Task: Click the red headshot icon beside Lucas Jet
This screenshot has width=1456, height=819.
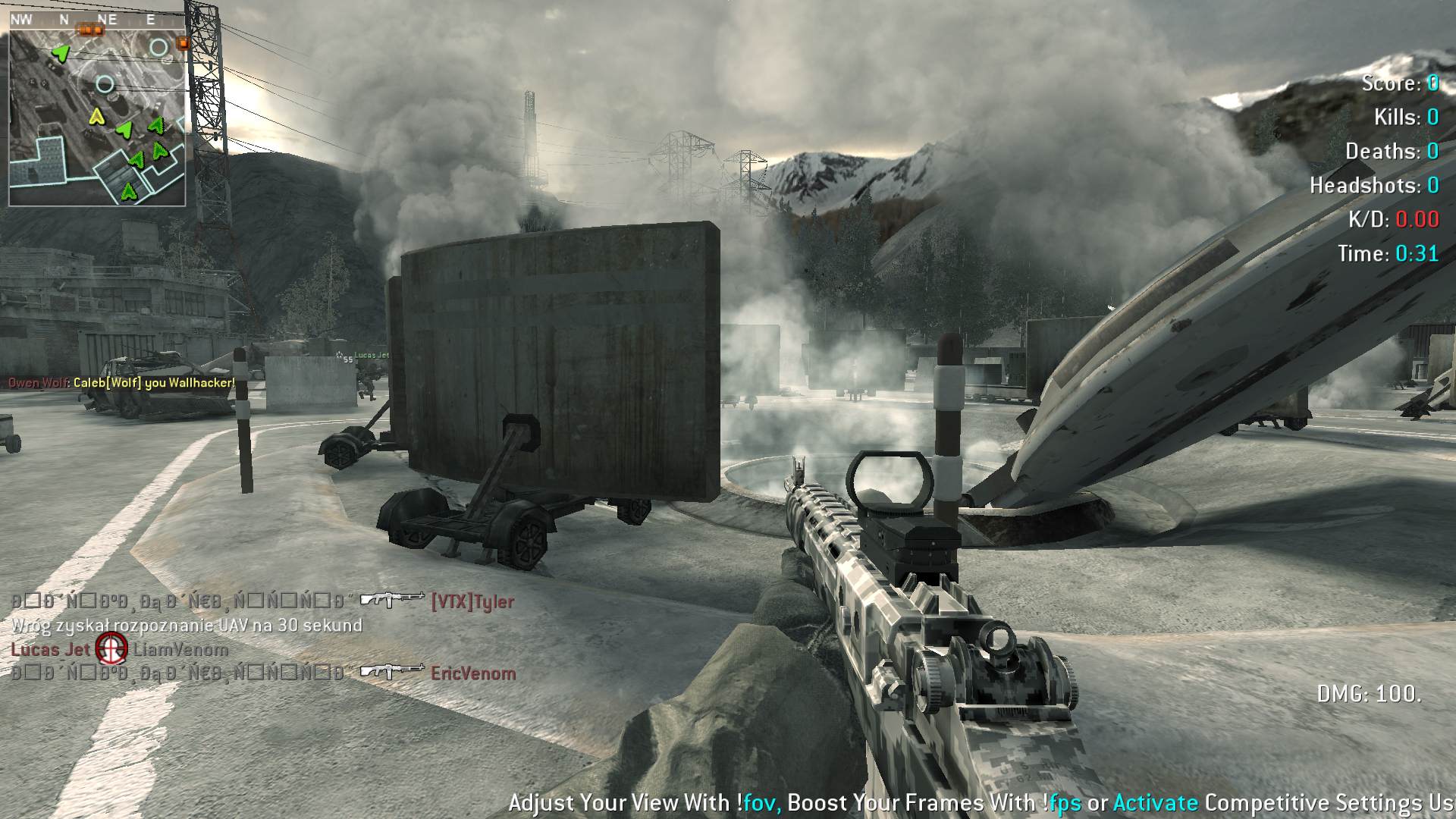Action: coord(111,649)
